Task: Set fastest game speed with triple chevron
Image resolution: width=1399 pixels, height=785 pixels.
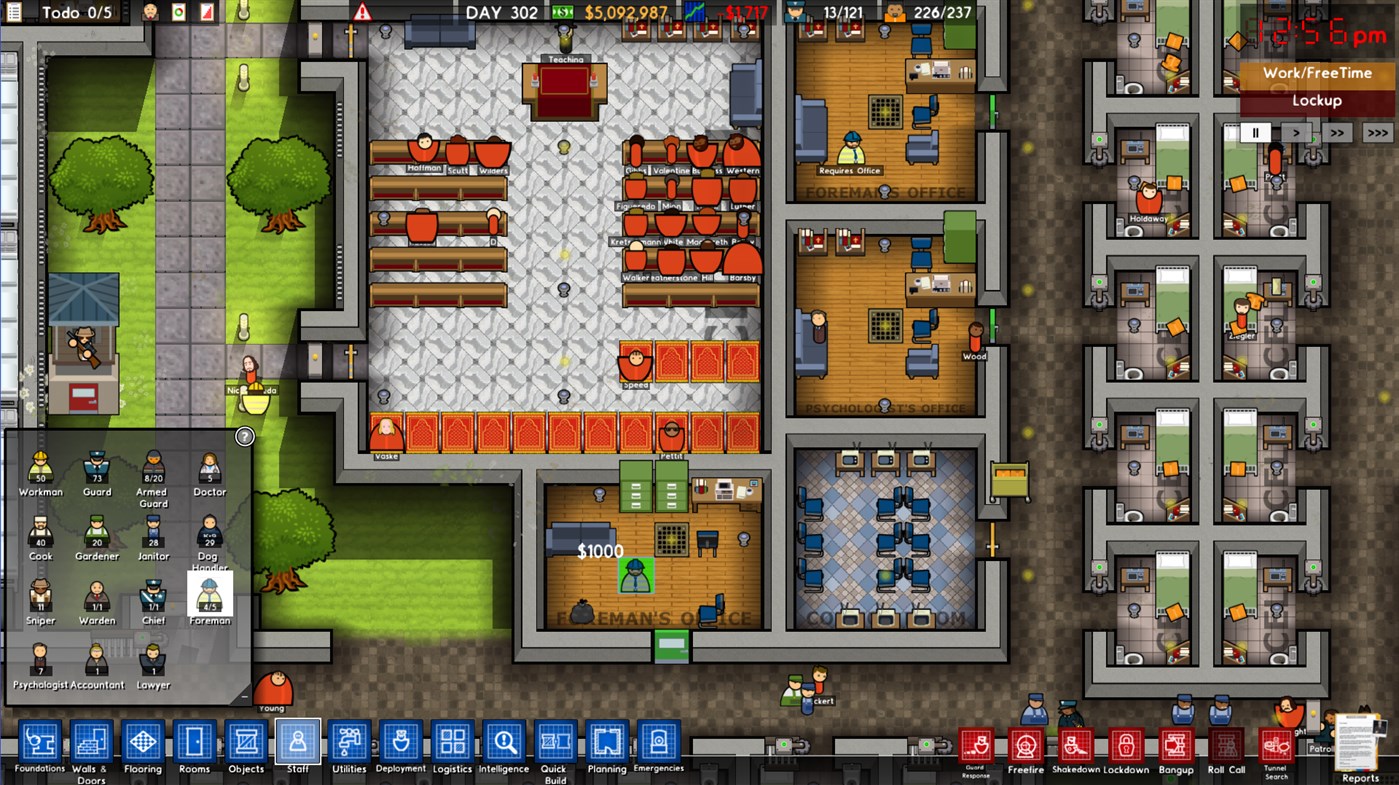Action: point(1377,131)
